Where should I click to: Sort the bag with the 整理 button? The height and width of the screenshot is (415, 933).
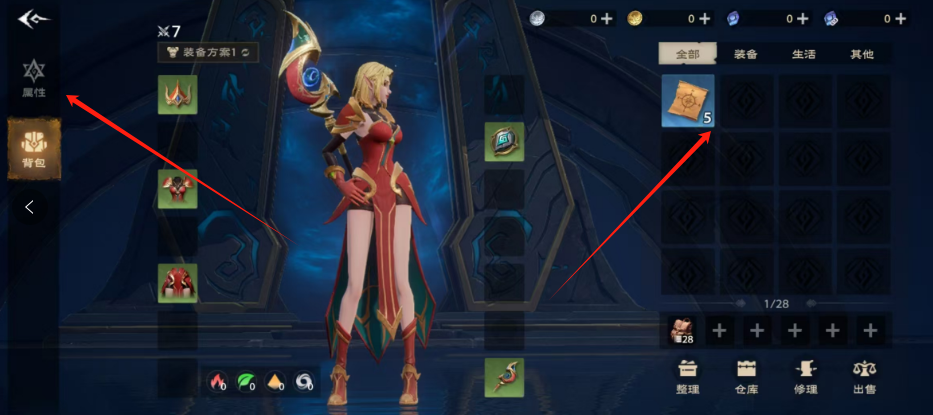coord(687,378)
